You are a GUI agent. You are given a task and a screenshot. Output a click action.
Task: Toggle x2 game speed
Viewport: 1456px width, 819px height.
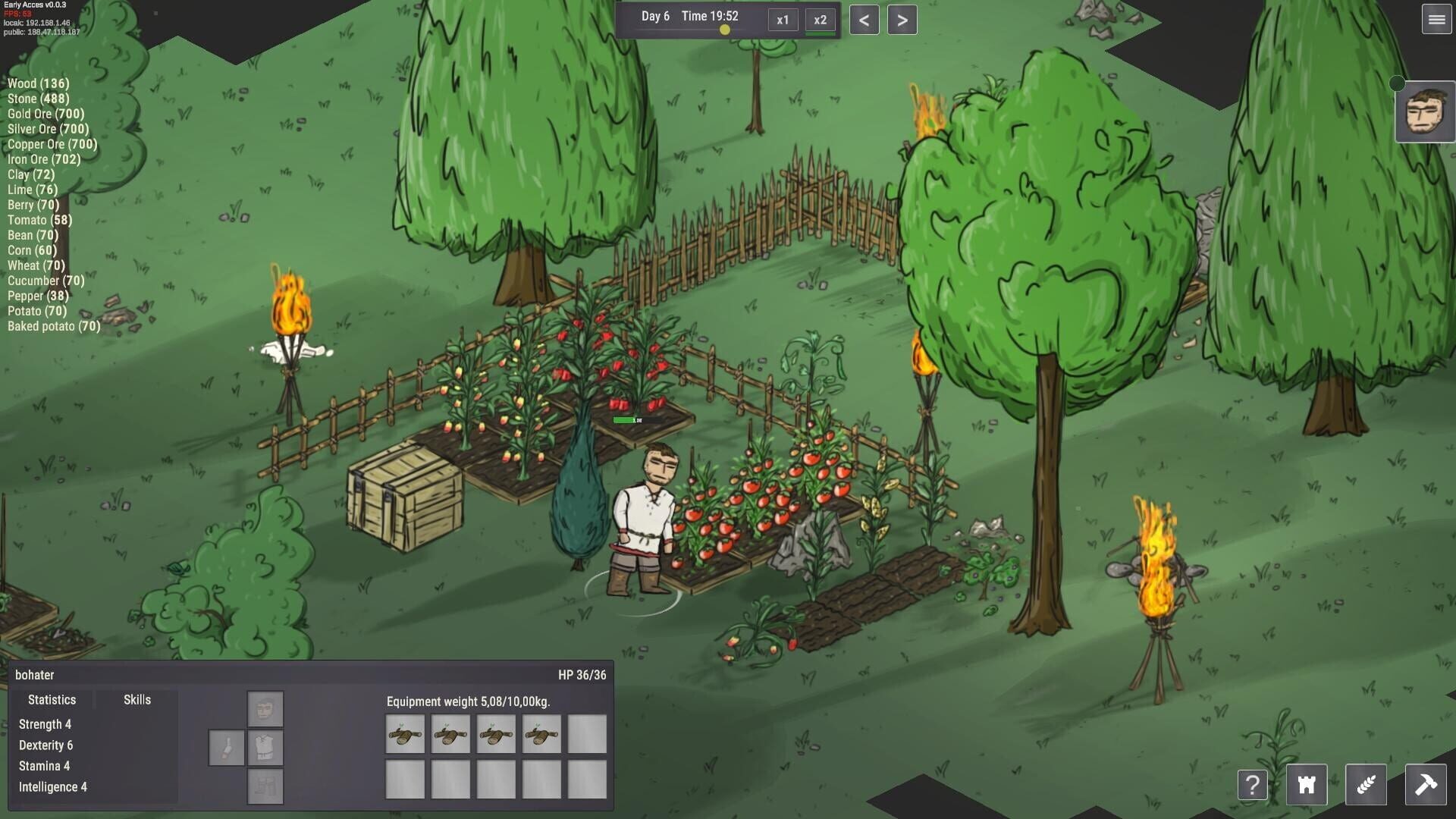click(x=820, y=20)
